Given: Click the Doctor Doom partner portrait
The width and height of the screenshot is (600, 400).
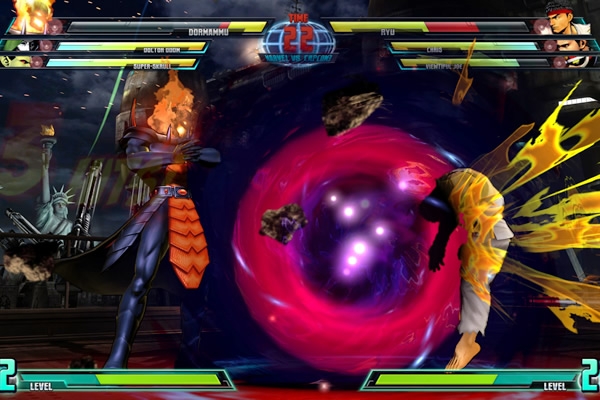Looking at the screenshot, I should [16, 45].
